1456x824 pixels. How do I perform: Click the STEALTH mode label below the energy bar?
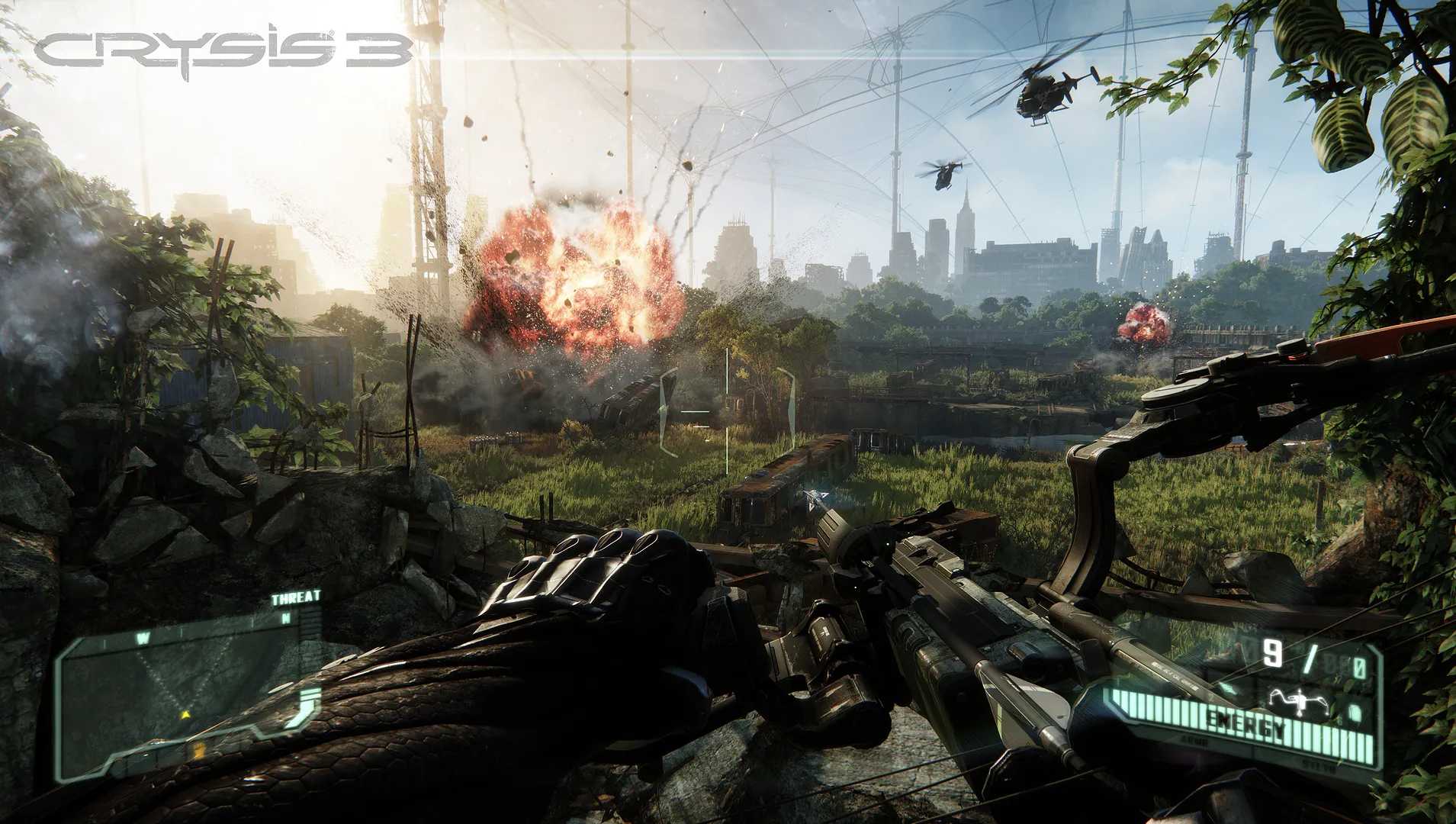pos(1316,765)
